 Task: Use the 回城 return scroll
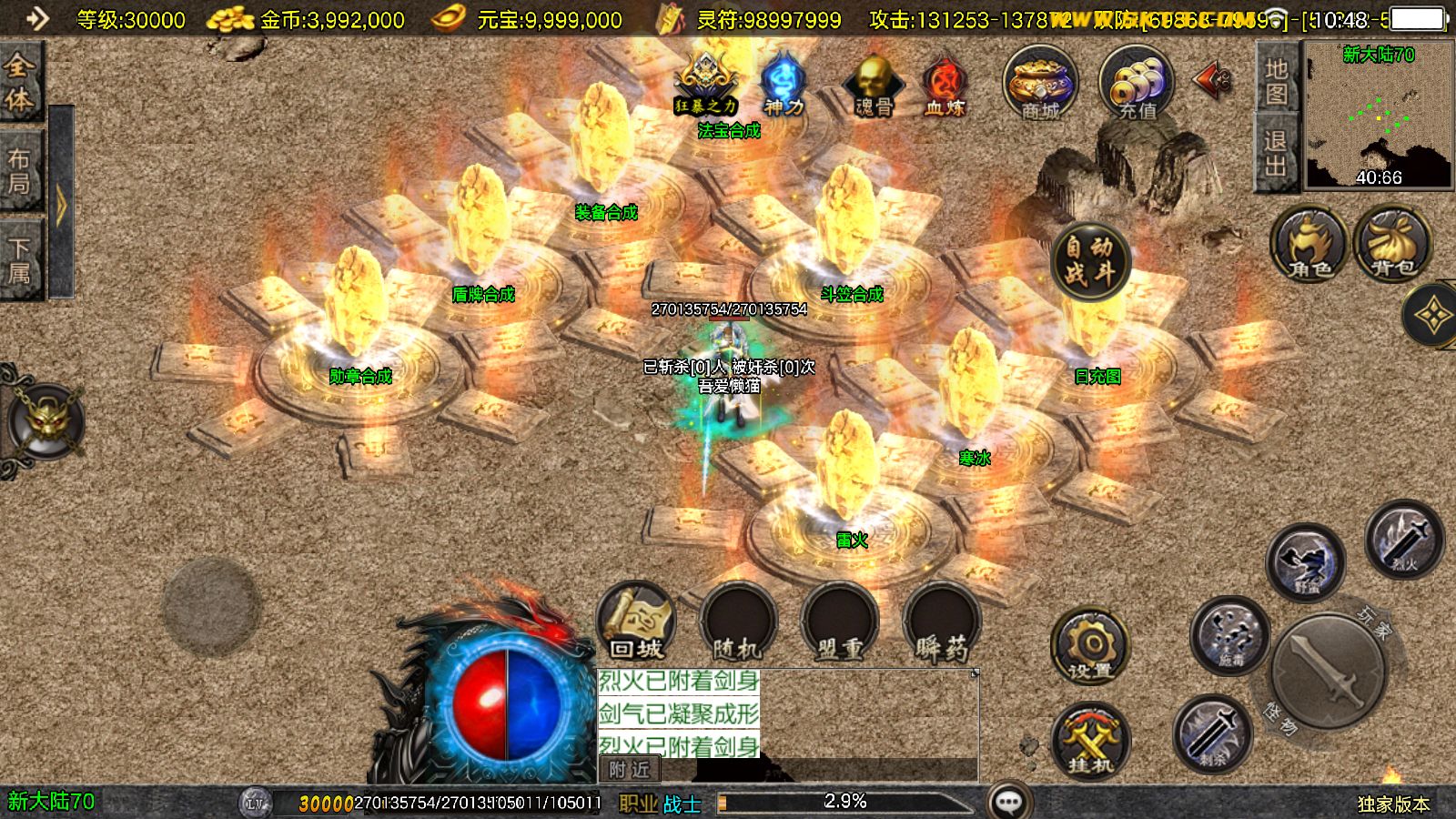coord(636,622)
